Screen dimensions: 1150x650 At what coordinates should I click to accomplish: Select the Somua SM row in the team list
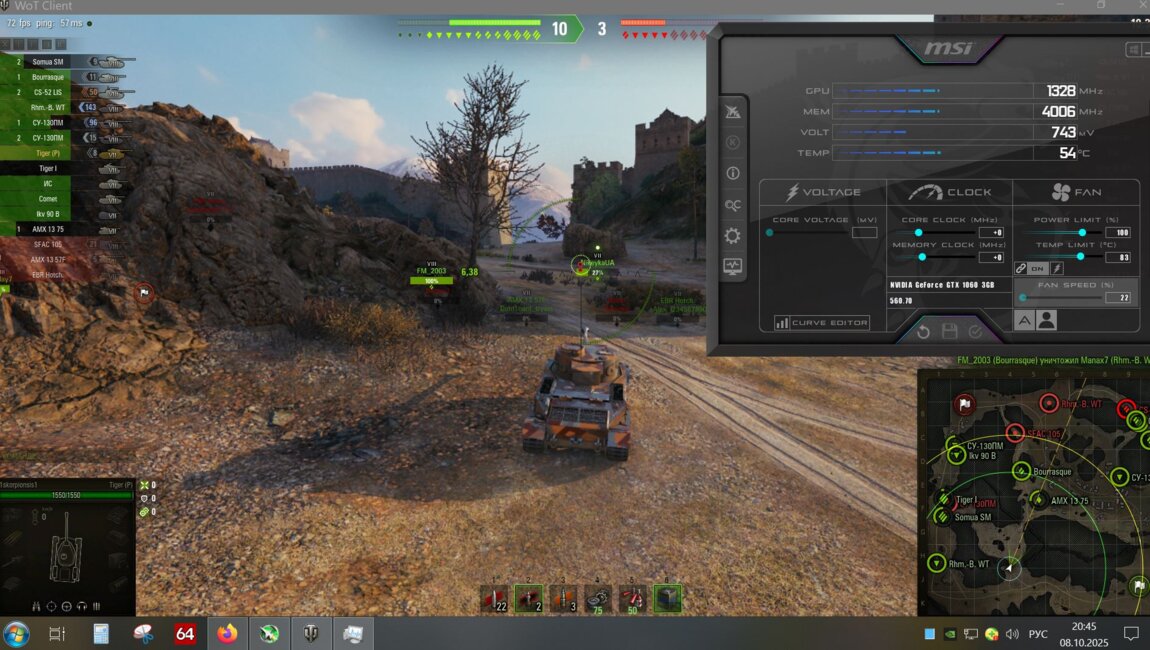click(60, 62)
